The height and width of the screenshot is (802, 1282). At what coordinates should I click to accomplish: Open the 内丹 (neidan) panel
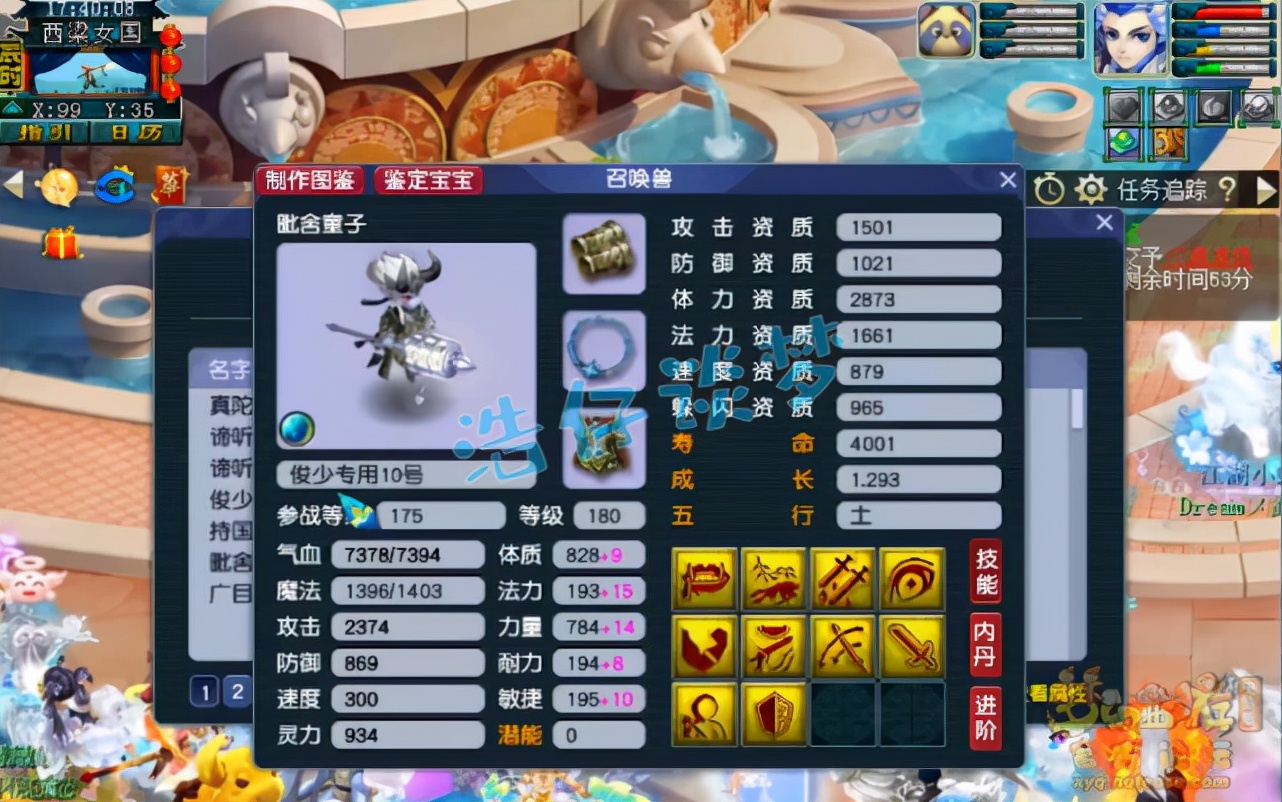click(x=984, y=645)
